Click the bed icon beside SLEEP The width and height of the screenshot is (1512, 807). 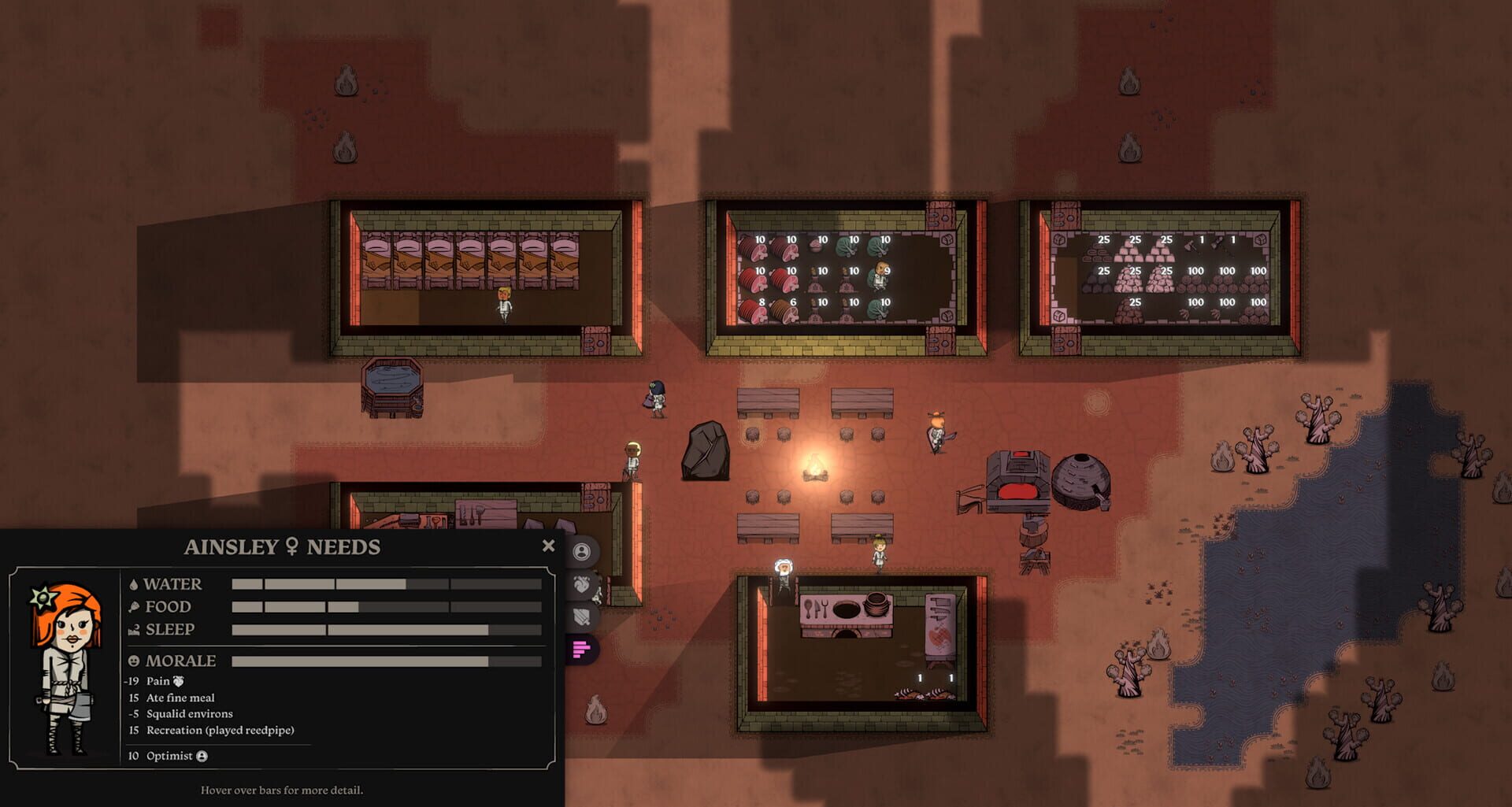[x=135, y=629]
